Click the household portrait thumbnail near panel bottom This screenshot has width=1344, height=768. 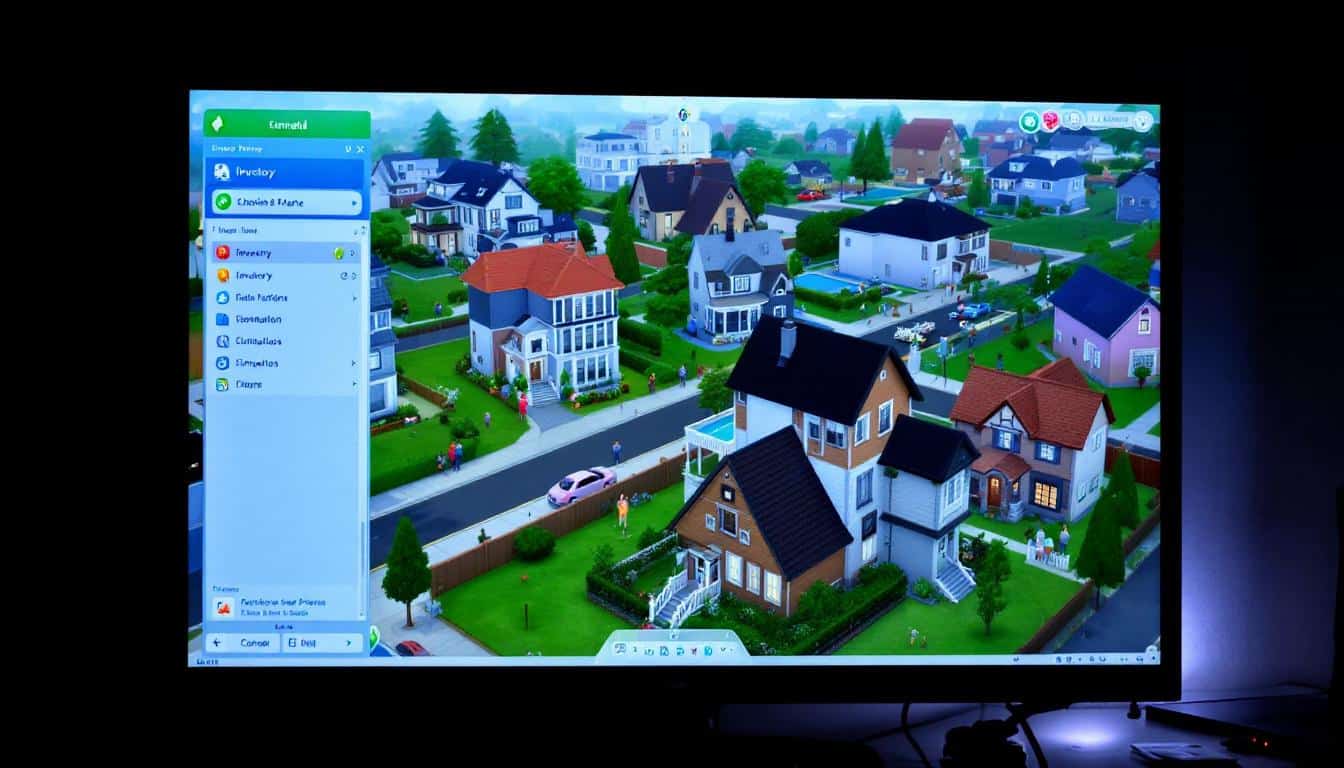225,605
